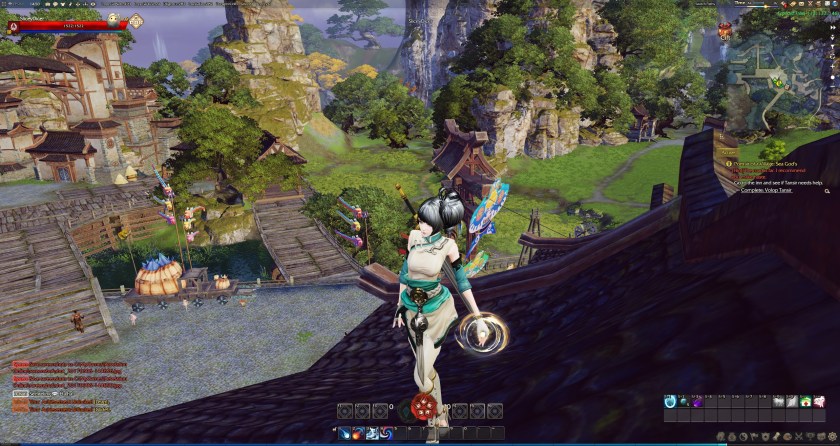Use the purple item in the quick-slot bar
This screenshot has height=446, width=840.
(x=697, y=402)
